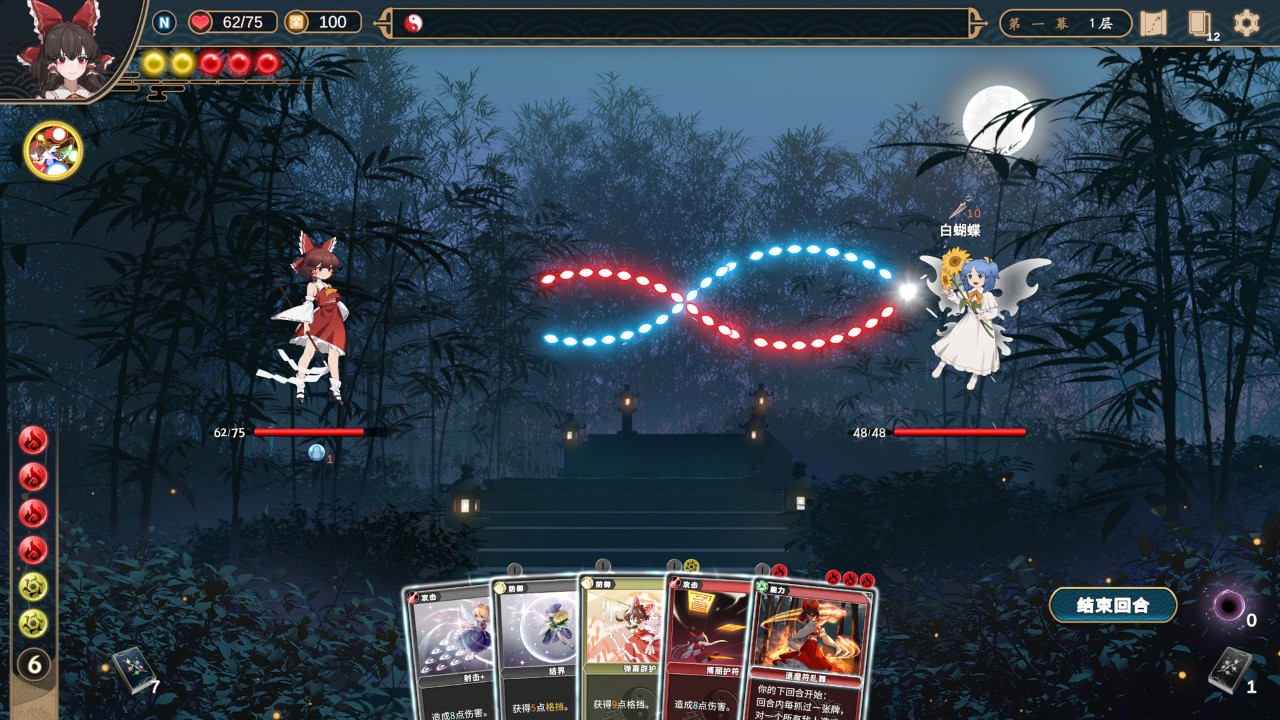Select the yin-yang orb relic
The image size is (1280, 720).
click(414, 23)
